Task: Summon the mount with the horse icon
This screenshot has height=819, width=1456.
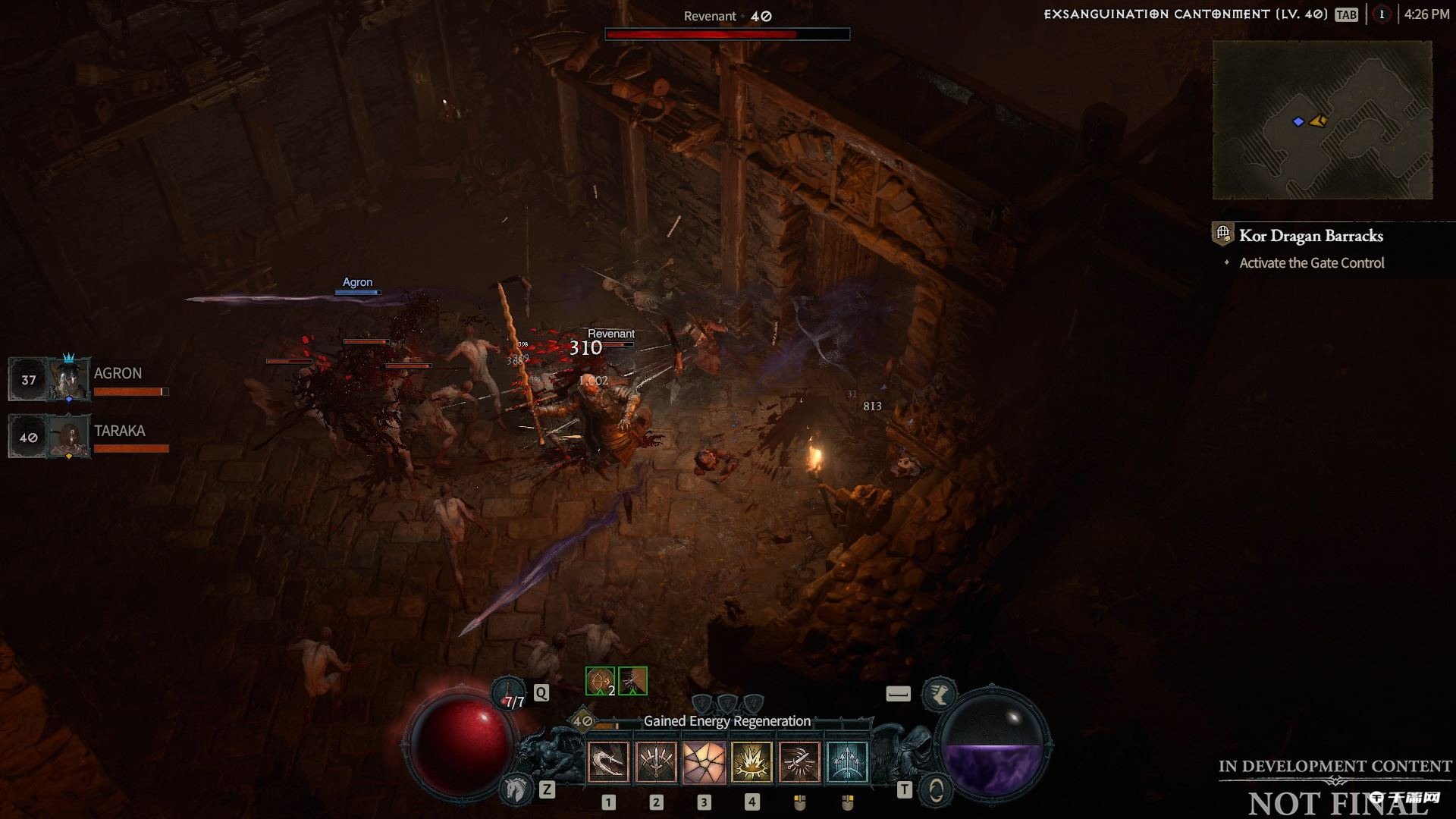Action: tap(516, 789)
